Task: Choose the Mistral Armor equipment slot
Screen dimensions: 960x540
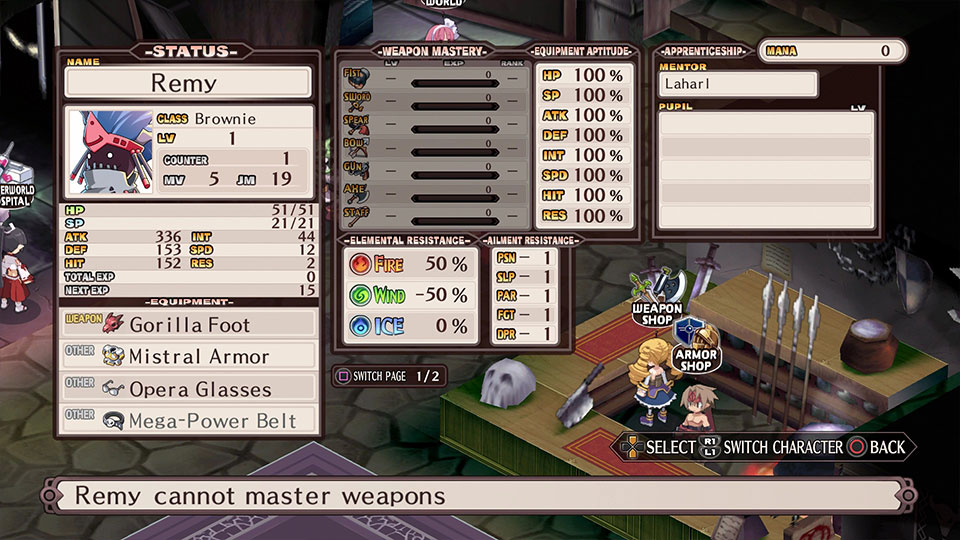Action: tap(188, 356)
